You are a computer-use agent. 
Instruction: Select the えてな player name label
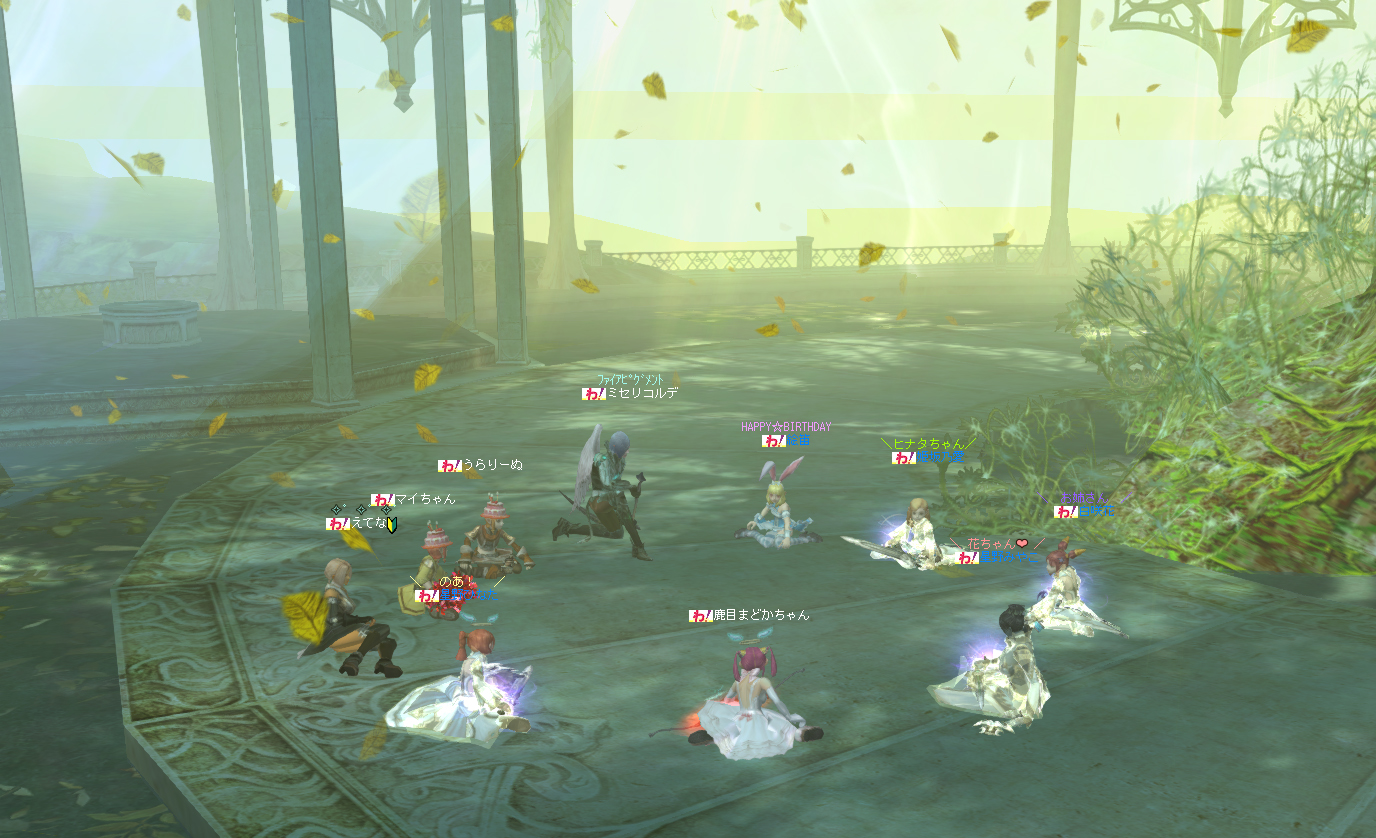click(369, 523)
